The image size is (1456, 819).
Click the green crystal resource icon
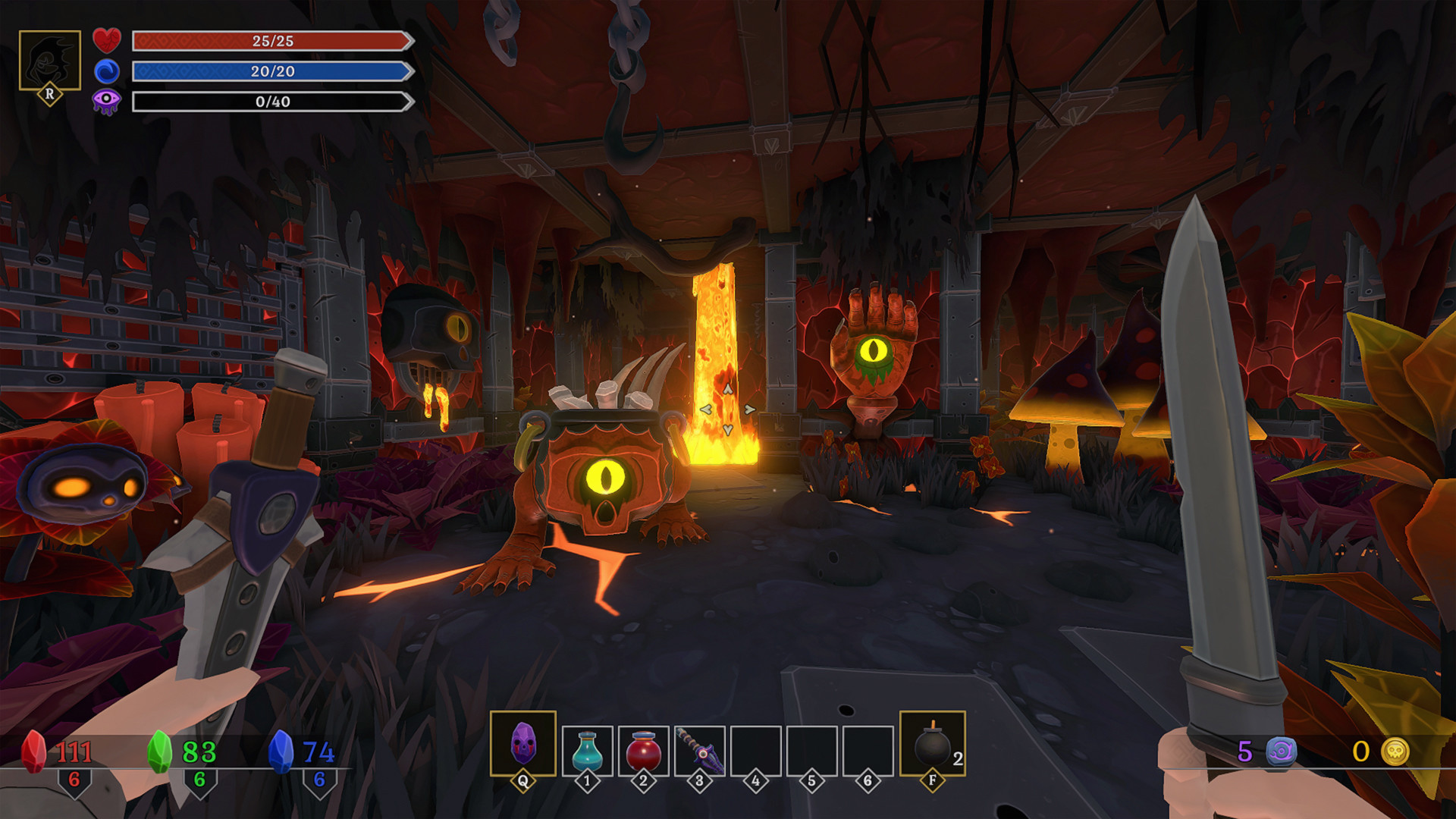[x=160, y=751]
